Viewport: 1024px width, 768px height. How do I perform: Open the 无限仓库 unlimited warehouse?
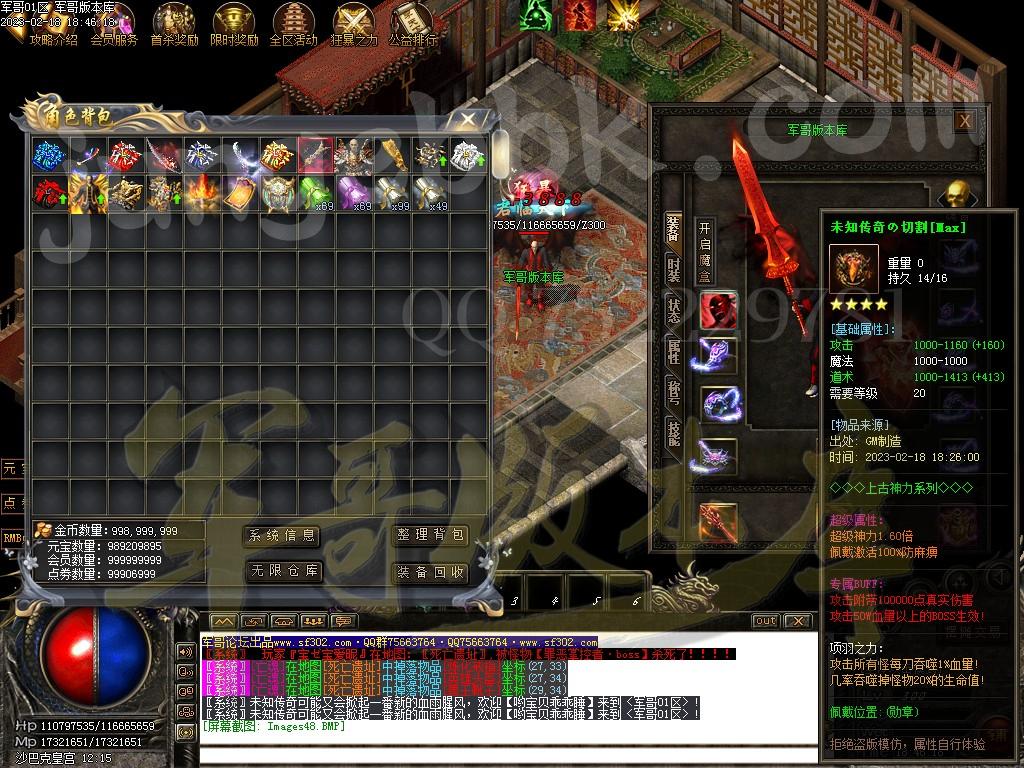coord(282,571)
